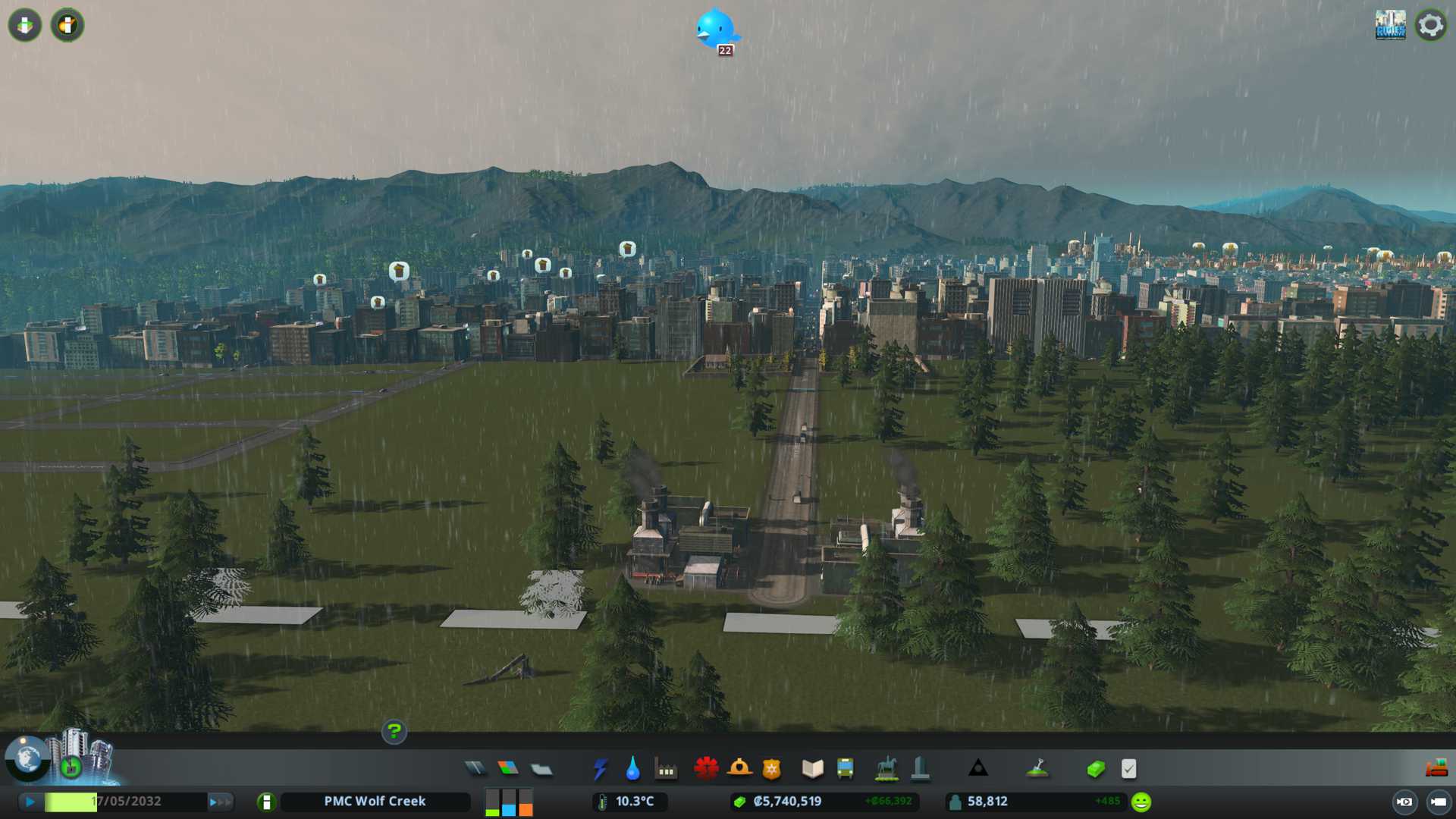
Task: Open the Parks statue menu
Action: (x=886, y=769)
